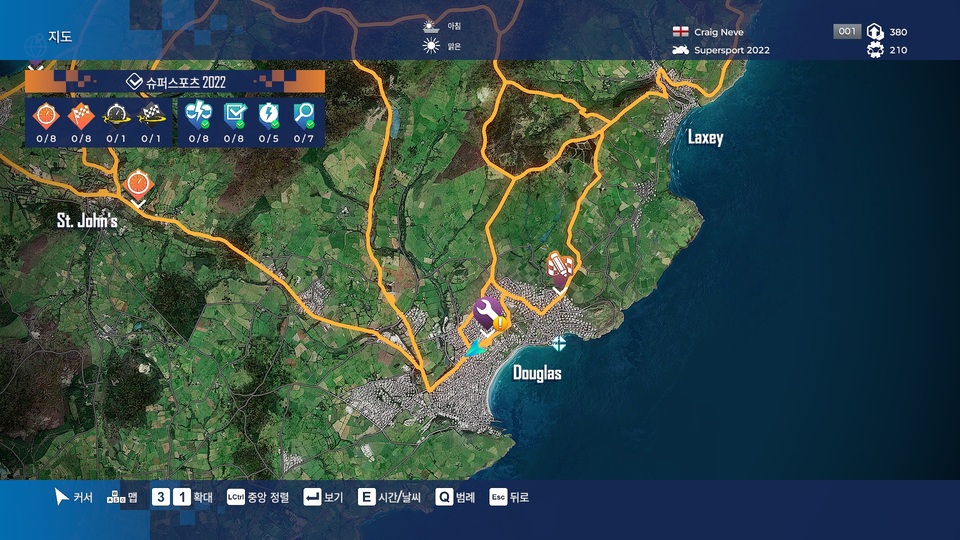Select the orange checkered flag event filter
Viewport: 960px width, 540px height.
click(x=82, y=115)
